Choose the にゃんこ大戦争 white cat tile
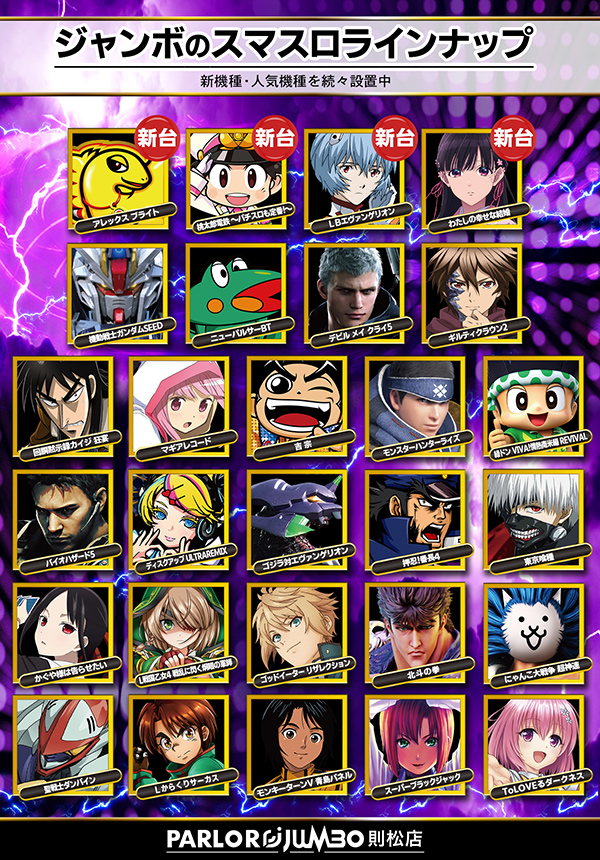This screenshot has height=860, width=600. 534,630
